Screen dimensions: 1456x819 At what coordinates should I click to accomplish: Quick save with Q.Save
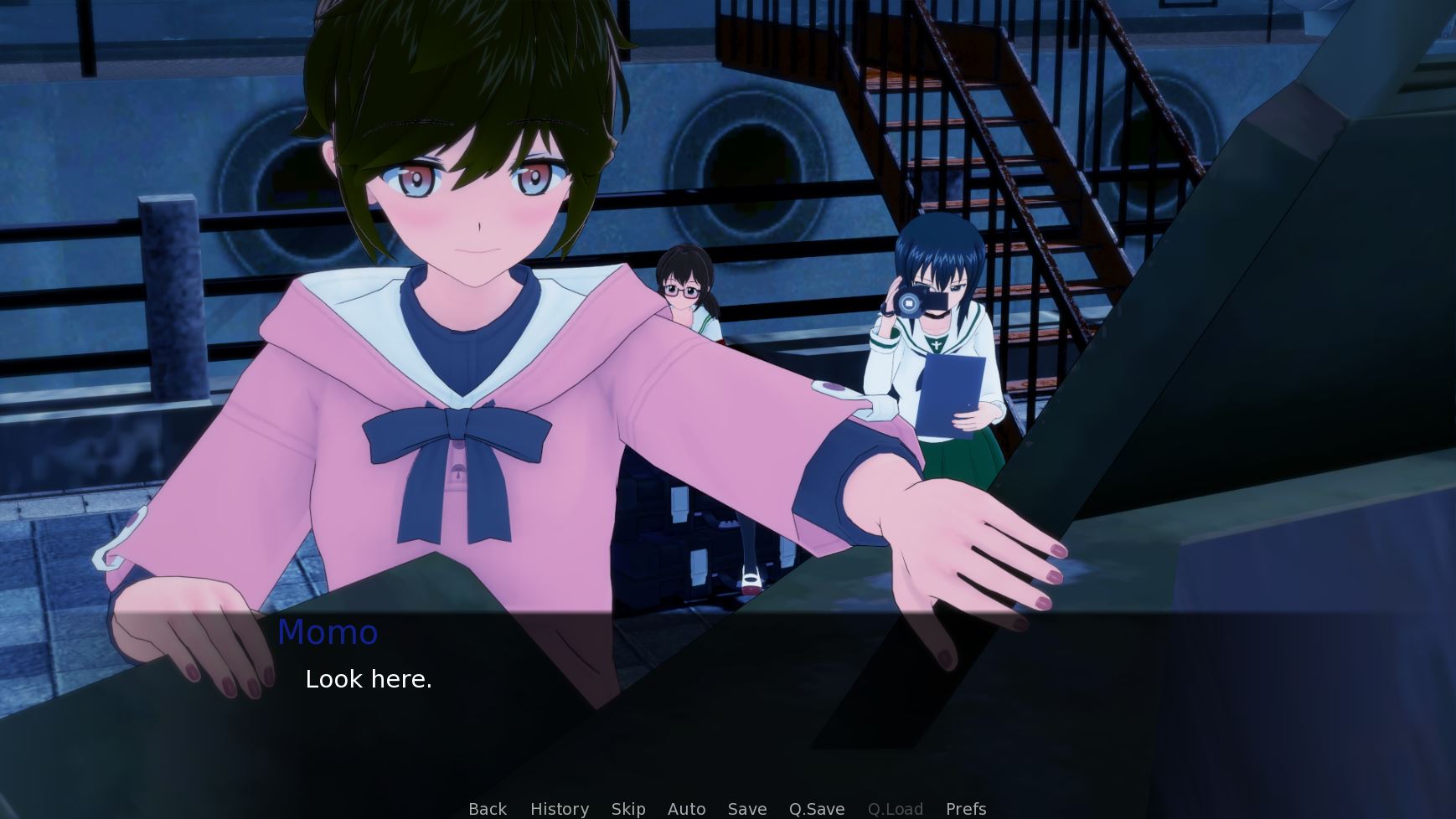point(817,809)
